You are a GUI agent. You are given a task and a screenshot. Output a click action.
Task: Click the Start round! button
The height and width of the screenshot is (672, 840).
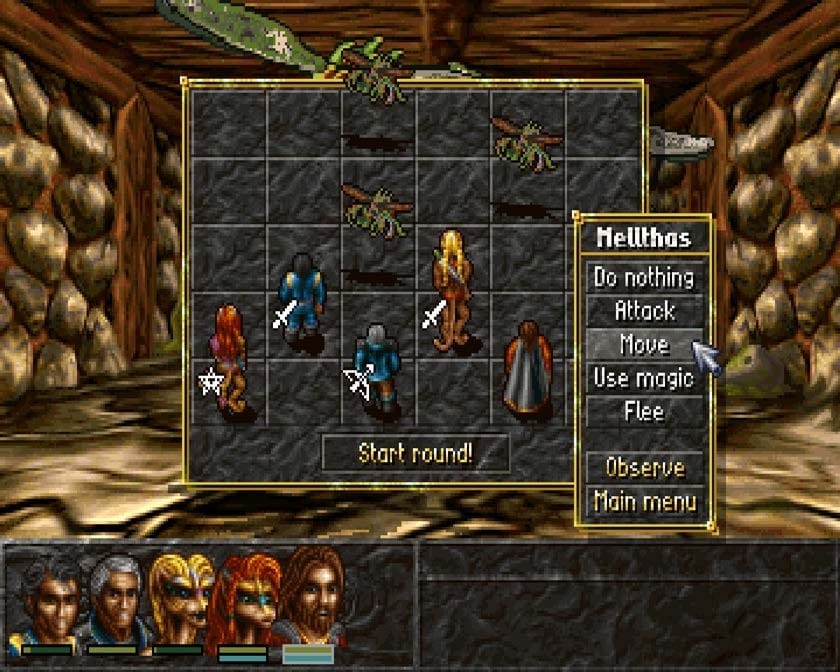point(415,453)
